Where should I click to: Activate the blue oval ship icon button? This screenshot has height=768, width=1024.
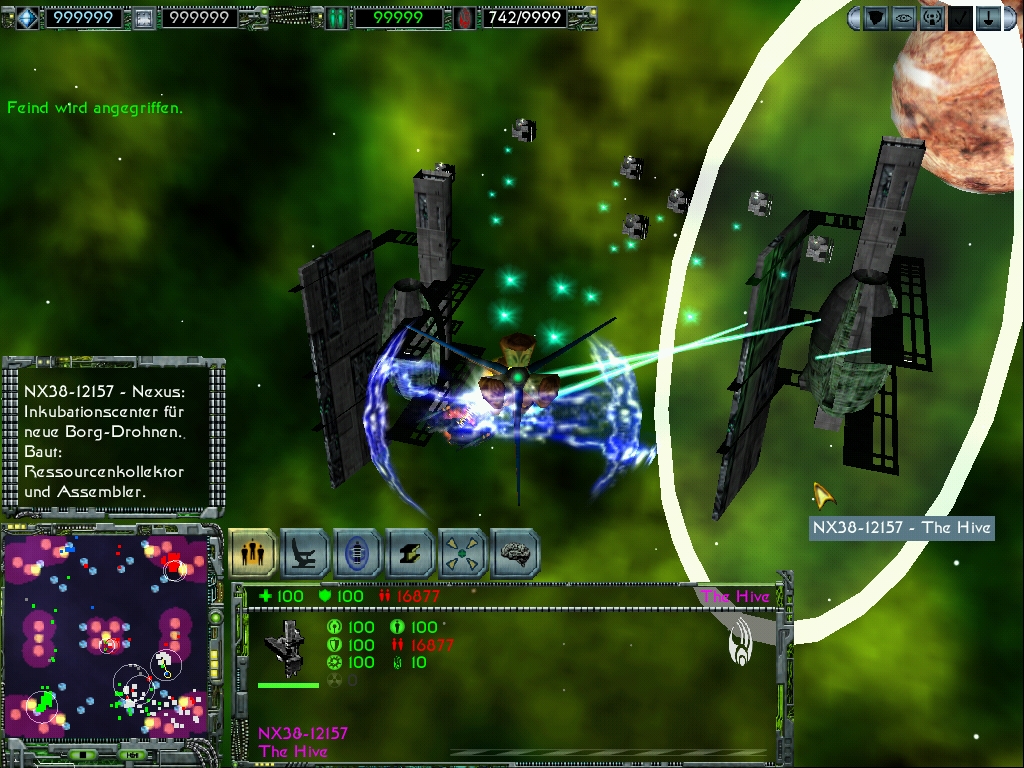(358, 553)
